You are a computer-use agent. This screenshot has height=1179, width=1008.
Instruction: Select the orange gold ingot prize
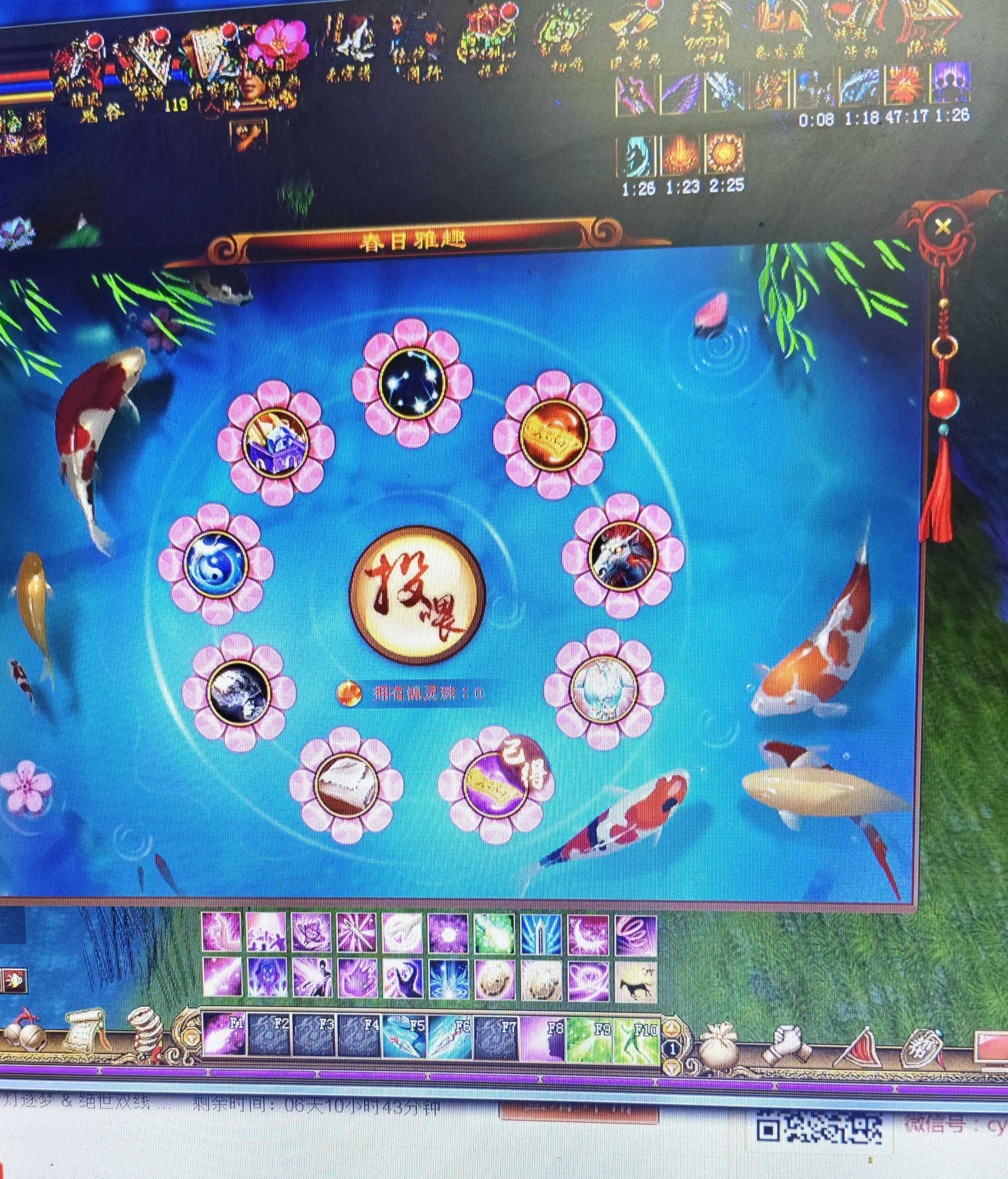click(x=554, y=435)
